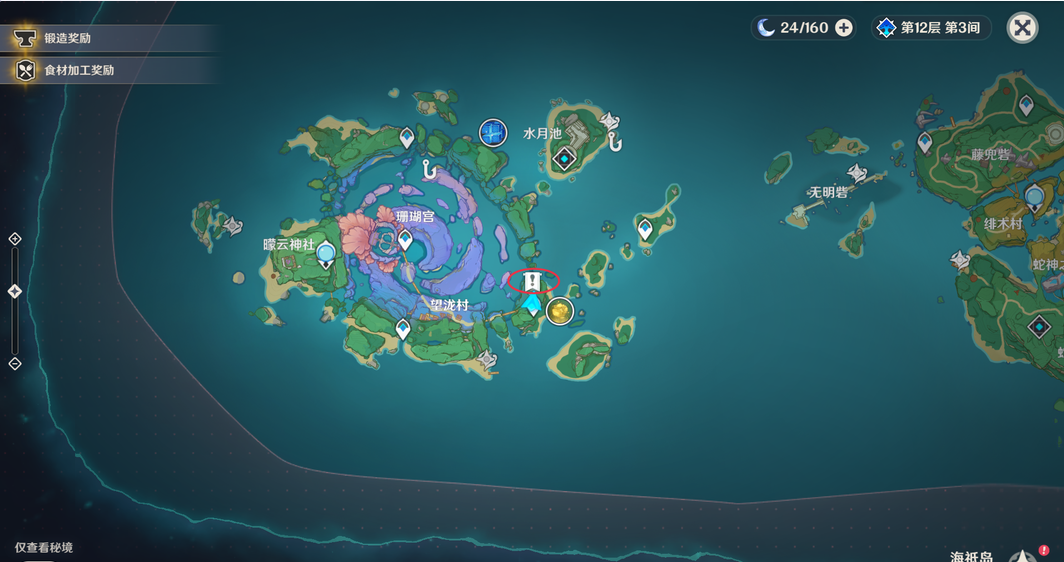Select the shrine marker at 无明砦
Image resolution: width=1064 pixels, height=562 pixels.
tap(857, 173)
